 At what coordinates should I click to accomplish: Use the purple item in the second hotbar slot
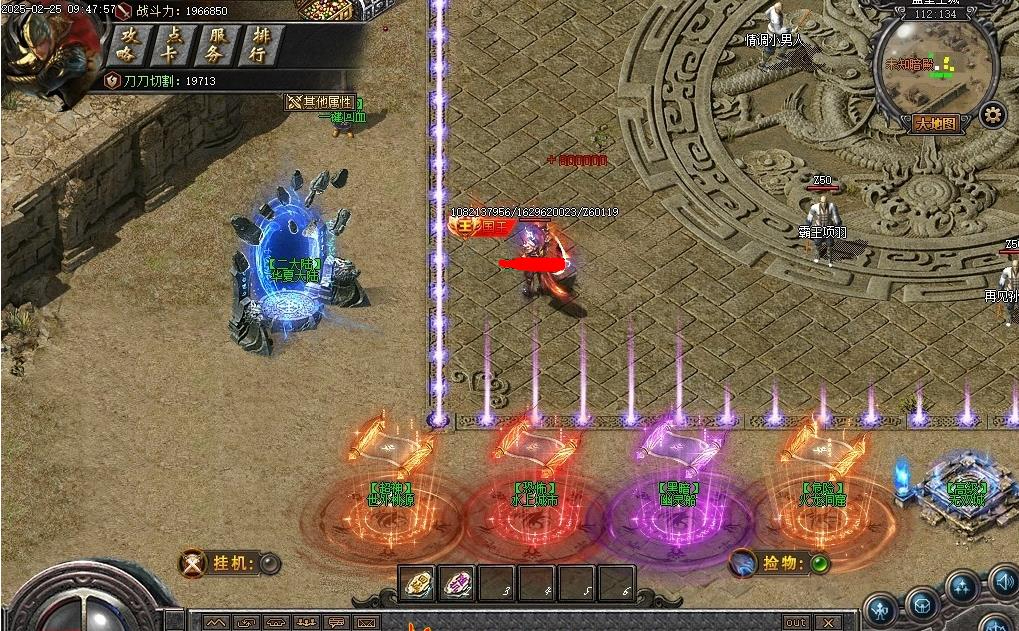click(x=457, y=583)
